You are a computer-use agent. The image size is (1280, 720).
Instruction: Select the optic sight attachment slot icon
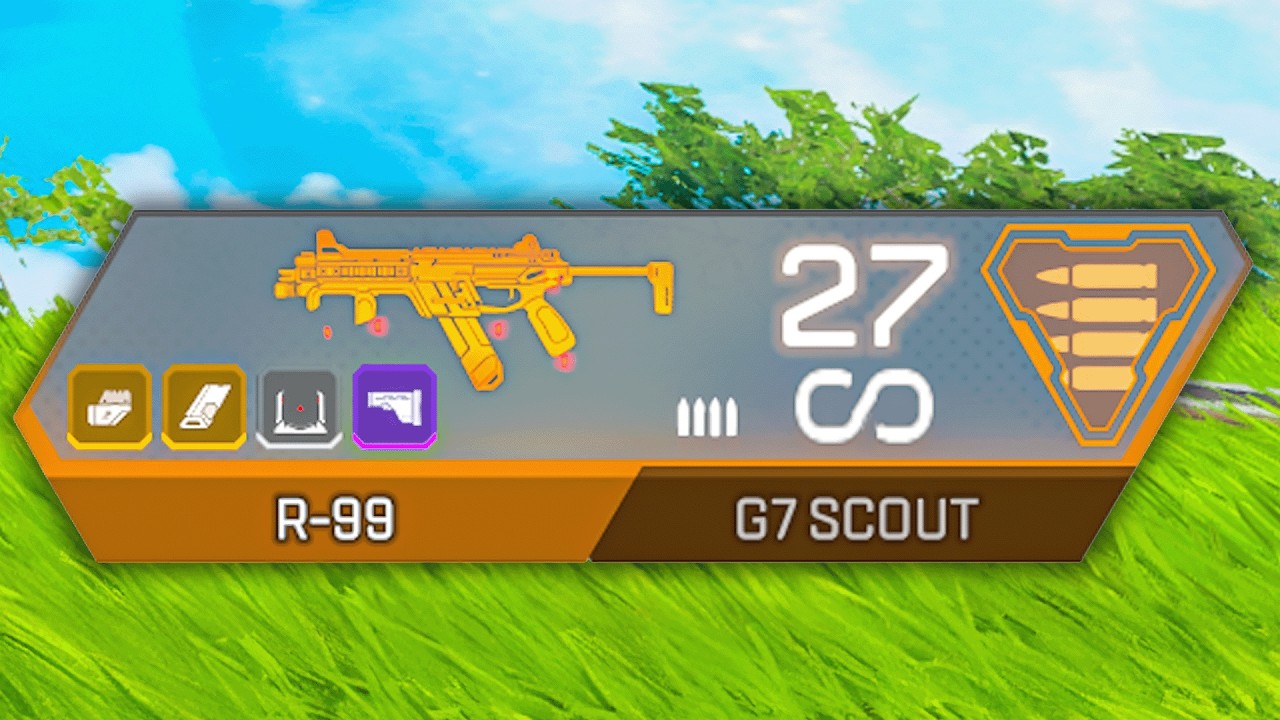(298, 407)
